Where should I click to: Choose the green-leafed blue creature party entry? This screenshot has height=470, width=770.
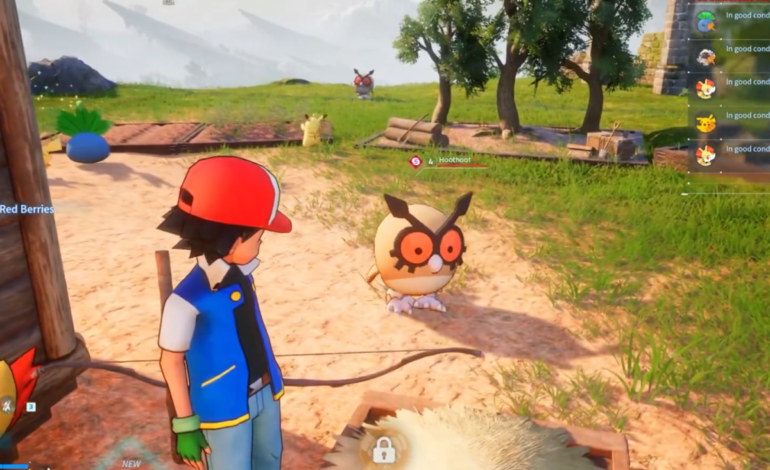(706, 21)
